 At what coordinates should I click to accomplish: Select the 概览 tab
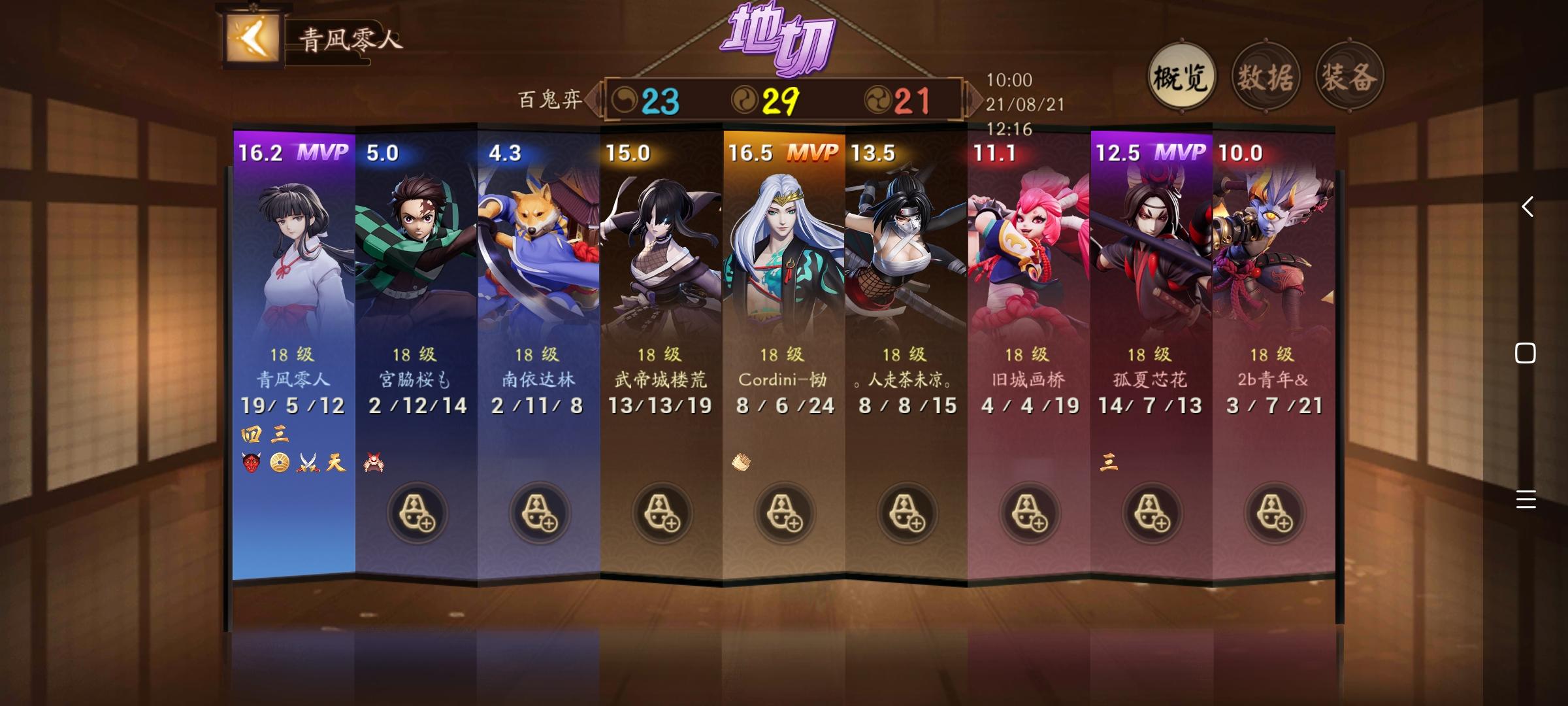click(1183, 75)
